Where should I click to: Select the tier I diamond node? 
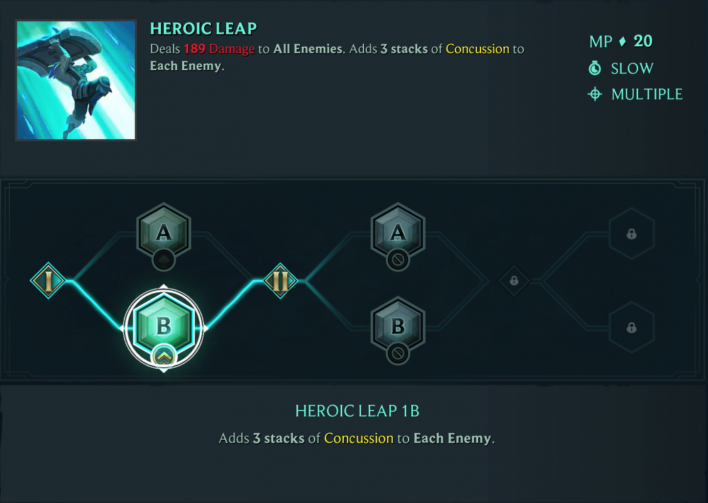pos(48,280)
